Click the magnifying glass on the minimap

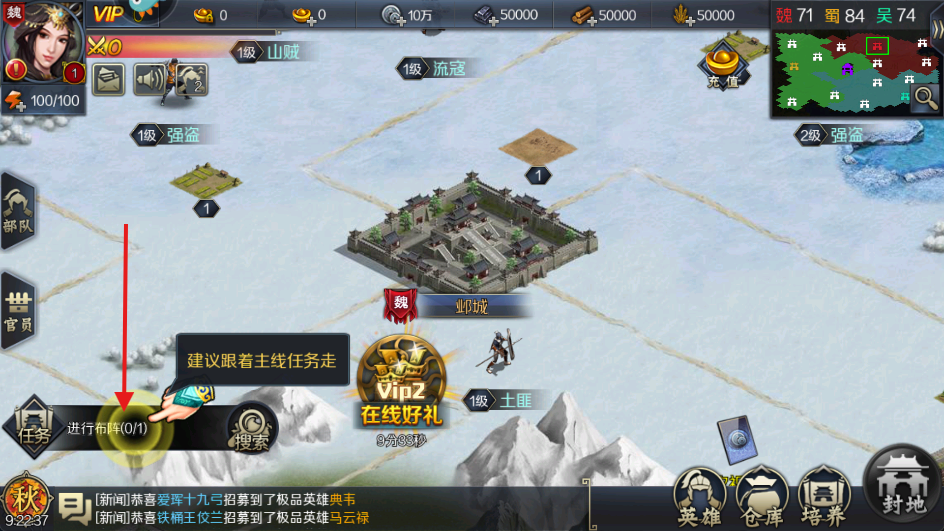tap(926, 97)
